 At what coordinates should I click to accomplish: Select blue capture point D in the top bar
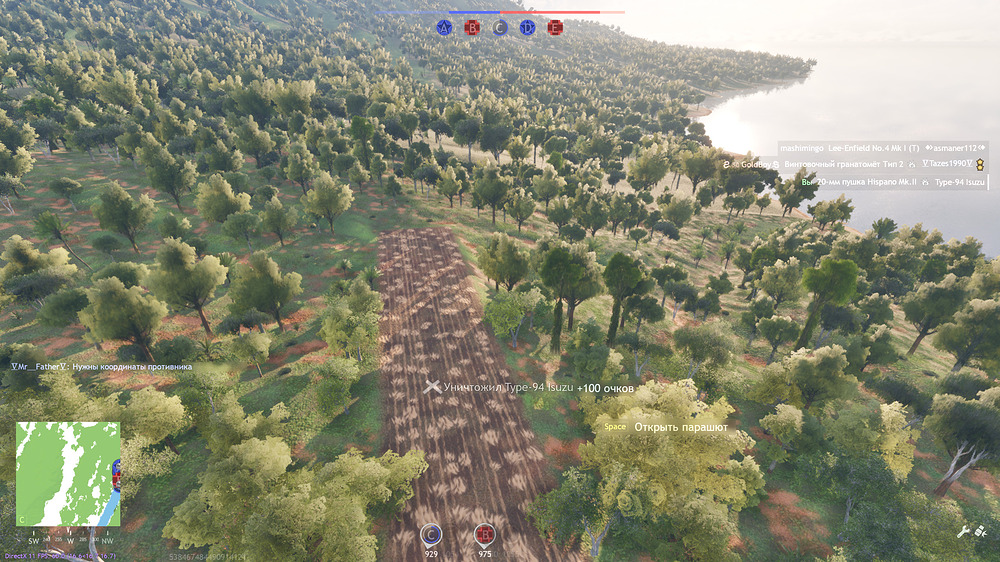click(527, 28)
